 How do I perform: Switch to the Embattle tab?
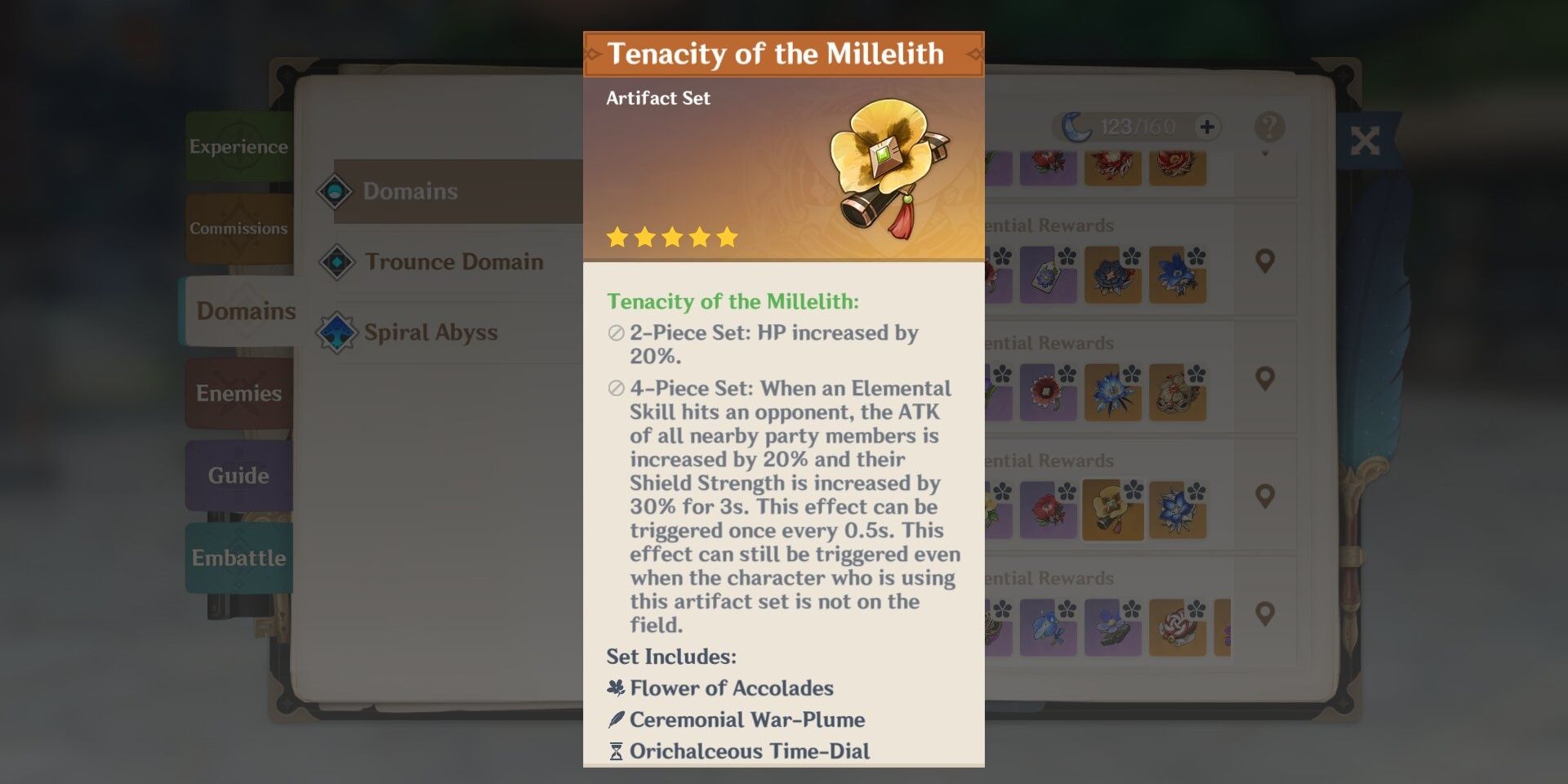(x=238, y=558)
